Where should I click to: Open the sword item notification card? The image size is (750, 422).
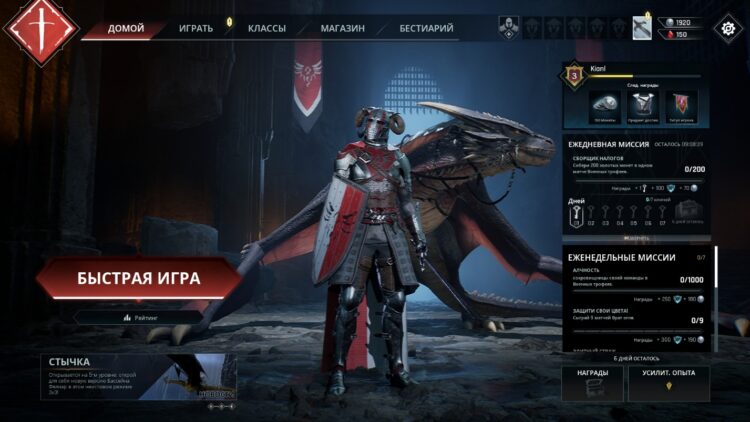tap(642, 28)
